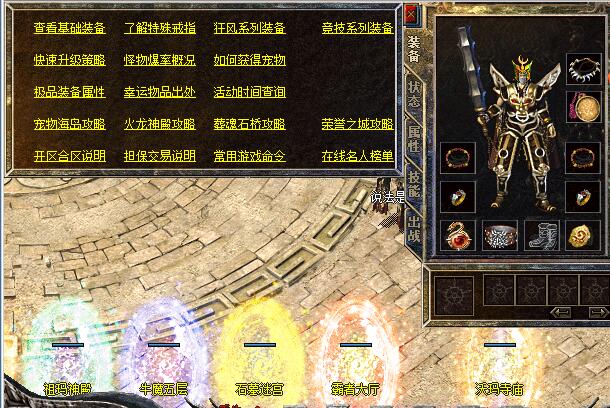Check 活动时间查询 link
The height and width of the screenshot is (408, 610).
250,92
